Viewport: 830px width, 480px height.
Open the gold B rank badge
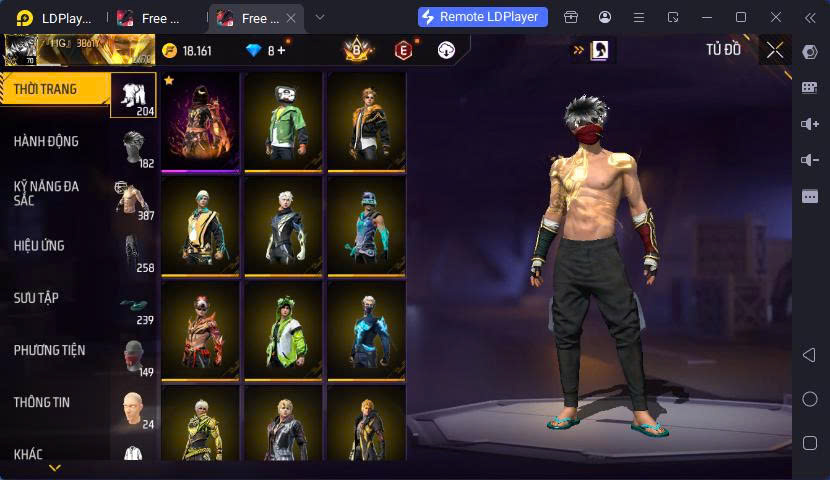tap(356, 50)
